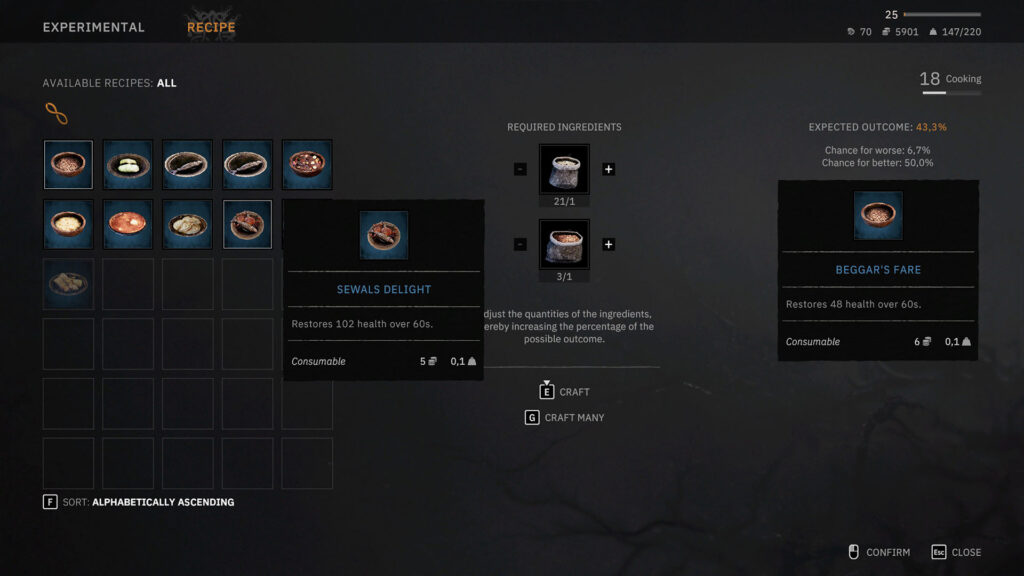
Task: Switch to the Experimental tab
Action: pos(93,28)
